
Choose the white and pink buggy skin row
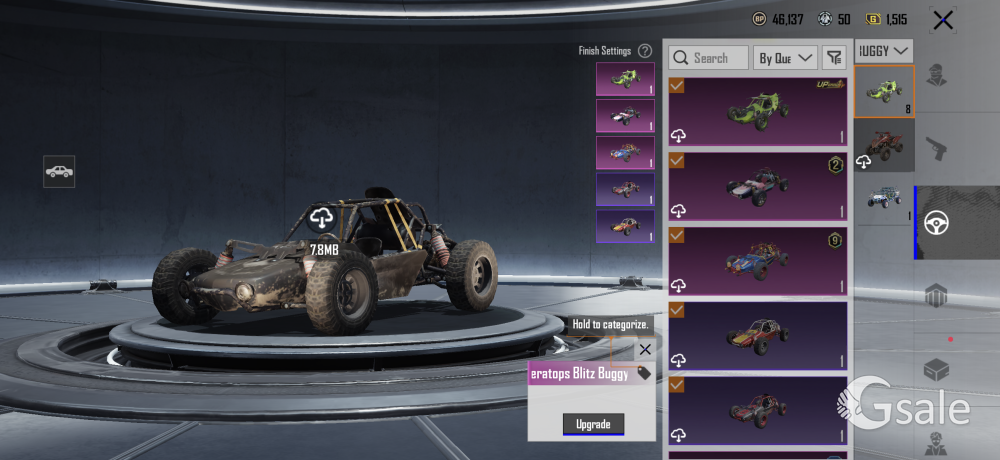coord(757,185)
